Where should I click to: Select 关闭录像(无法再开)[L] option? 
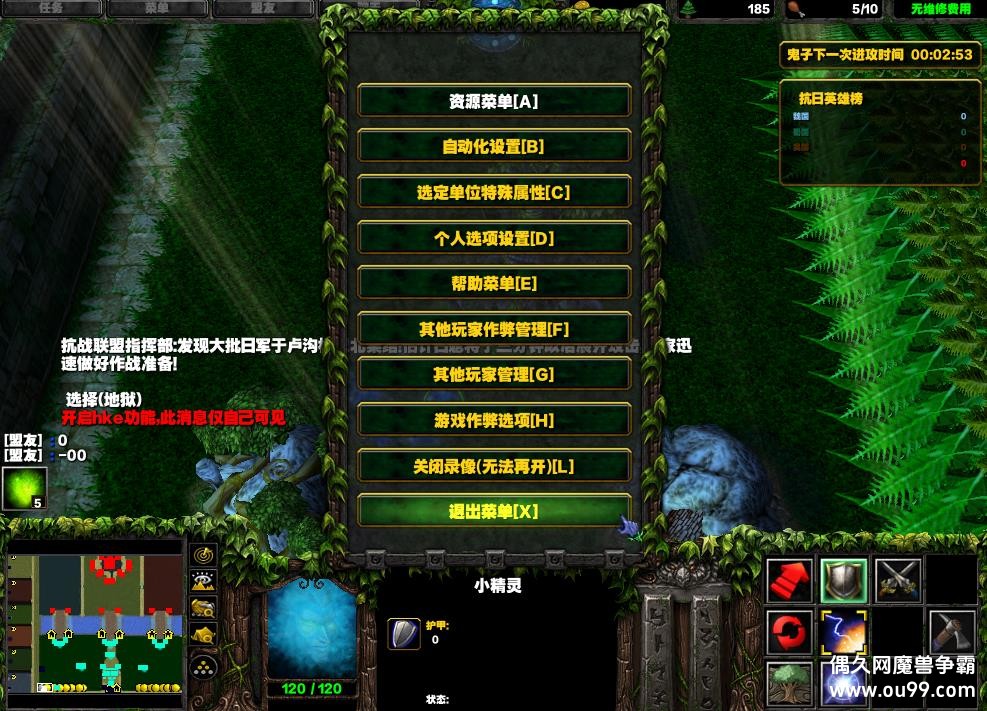pyautogui.click(x=494, y=466)
